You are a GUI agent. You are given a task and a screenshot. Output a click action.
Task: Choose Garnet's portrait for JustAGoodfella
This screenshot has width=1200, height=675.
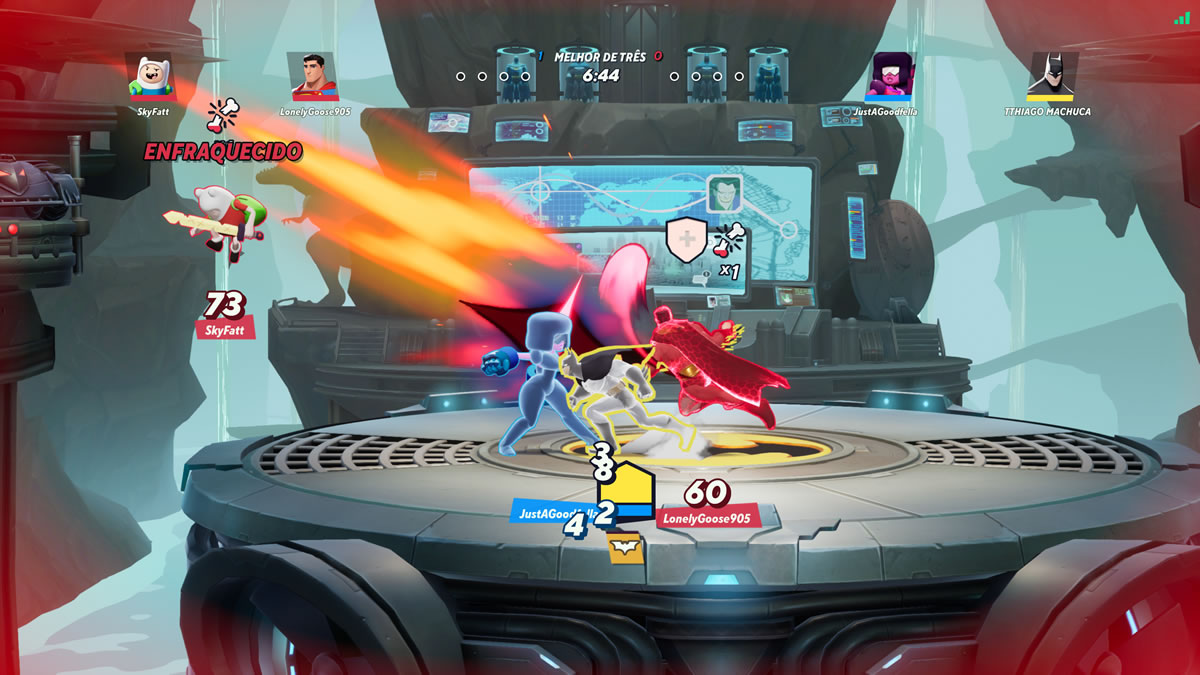[x=890, y=76]
